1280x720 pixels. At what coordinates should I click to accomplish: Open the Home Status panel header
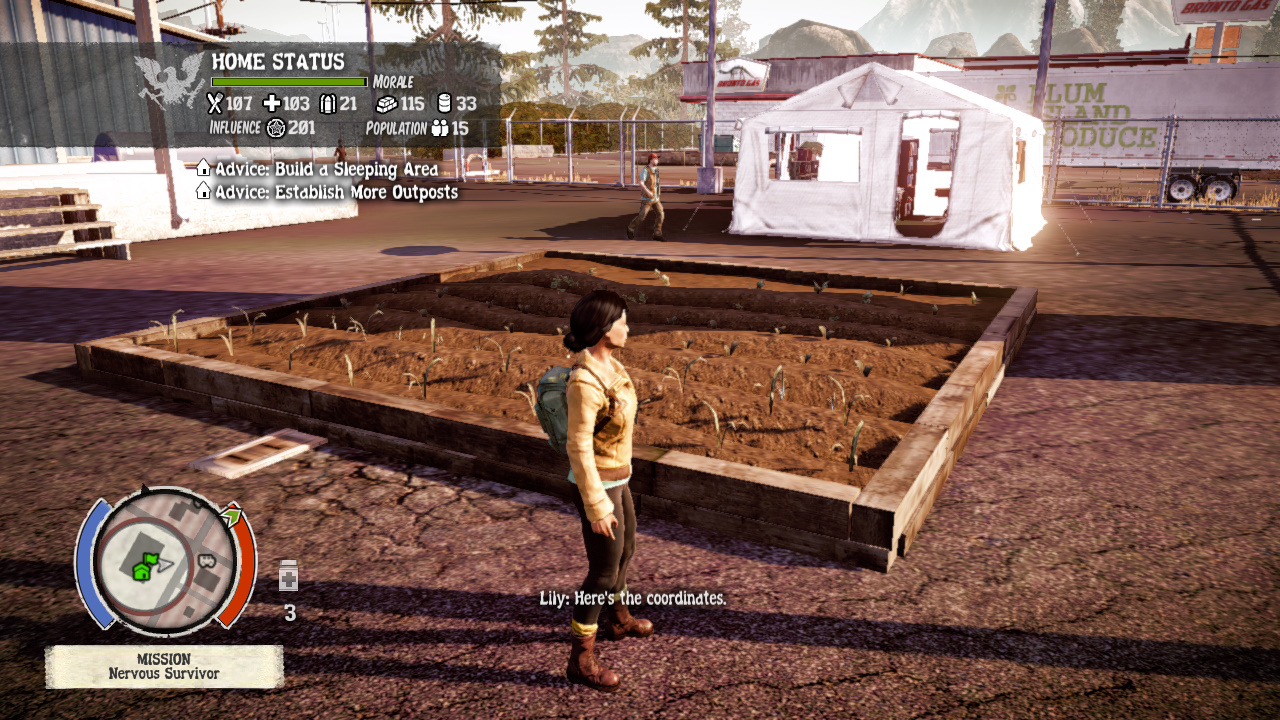click(278, 62)
